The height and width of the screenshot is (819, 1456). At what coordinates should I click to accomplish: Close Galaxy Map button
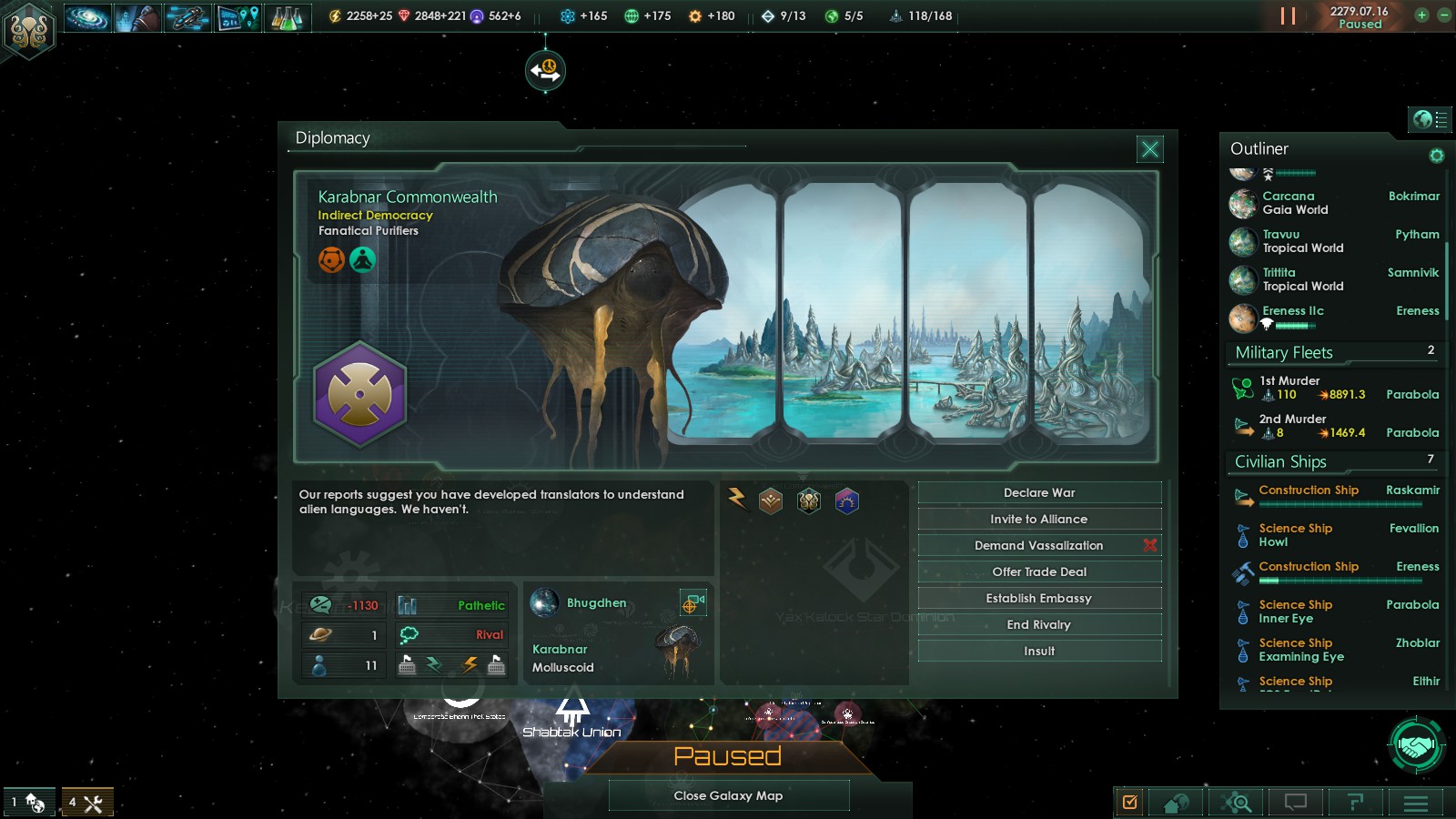click(728, 795)
